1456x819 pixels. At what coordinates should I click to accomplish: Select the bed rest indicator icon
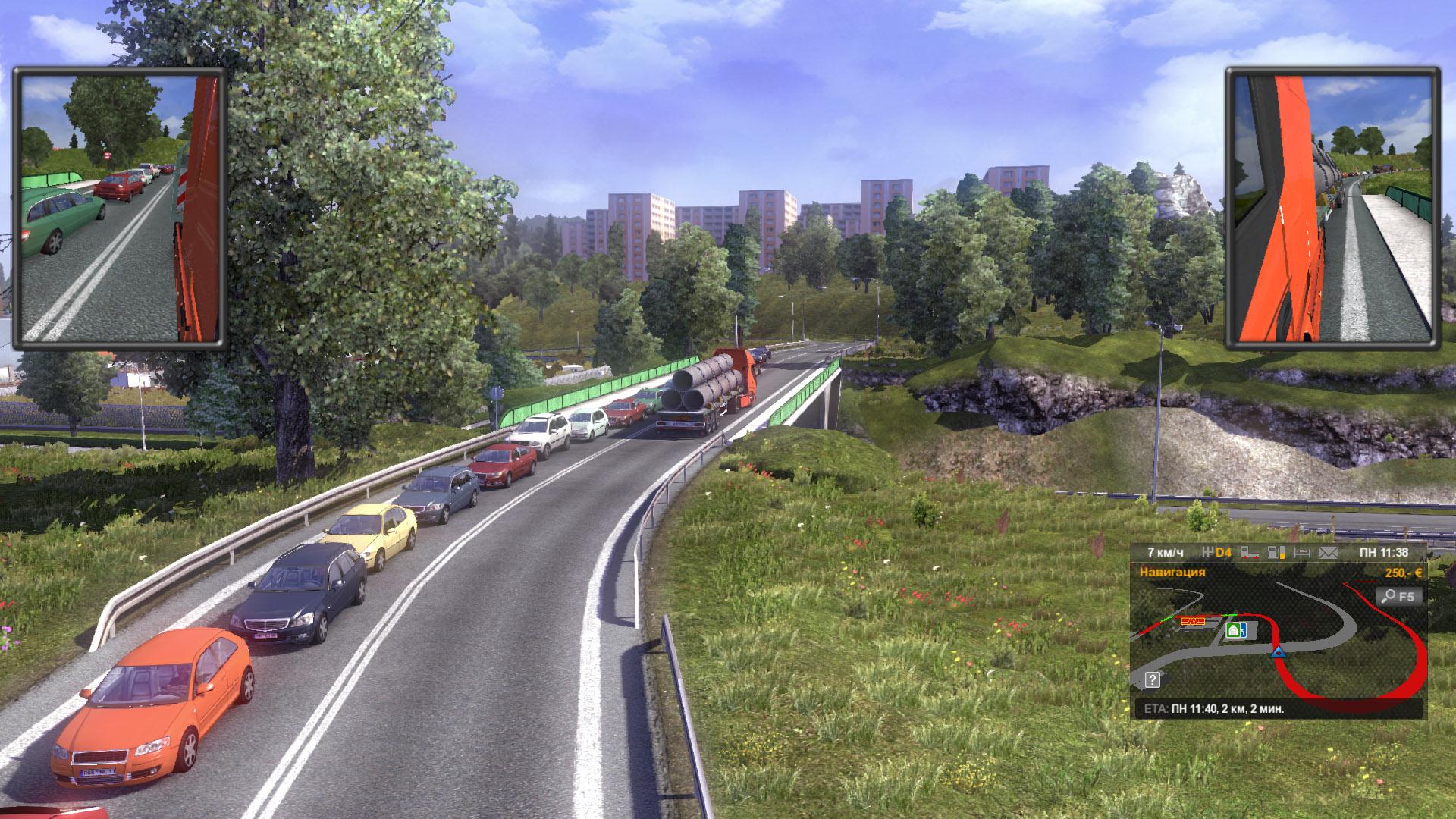(1302, 553)
